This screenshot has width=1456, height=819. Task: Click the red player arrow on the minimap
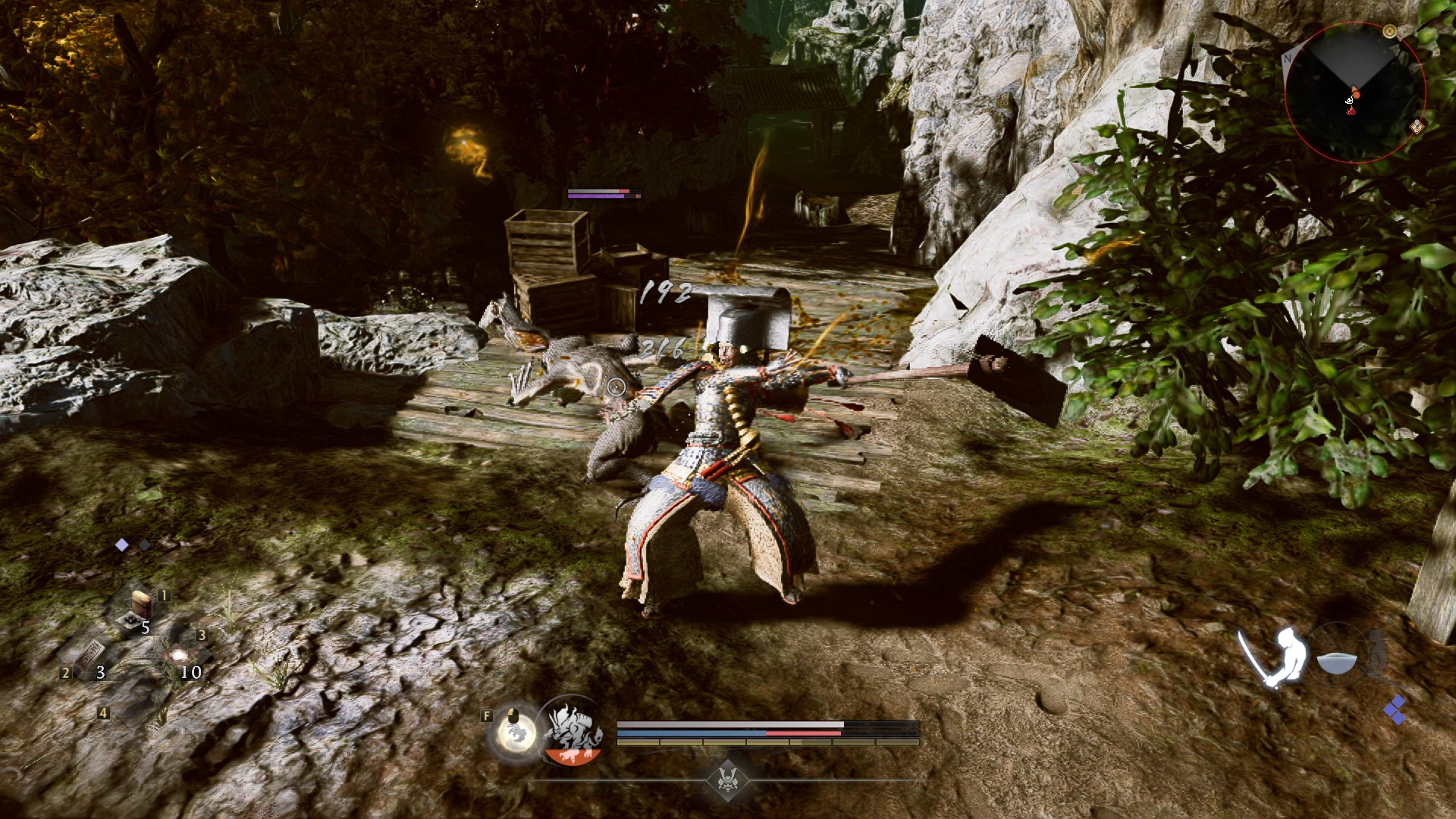coord(1355,93)
